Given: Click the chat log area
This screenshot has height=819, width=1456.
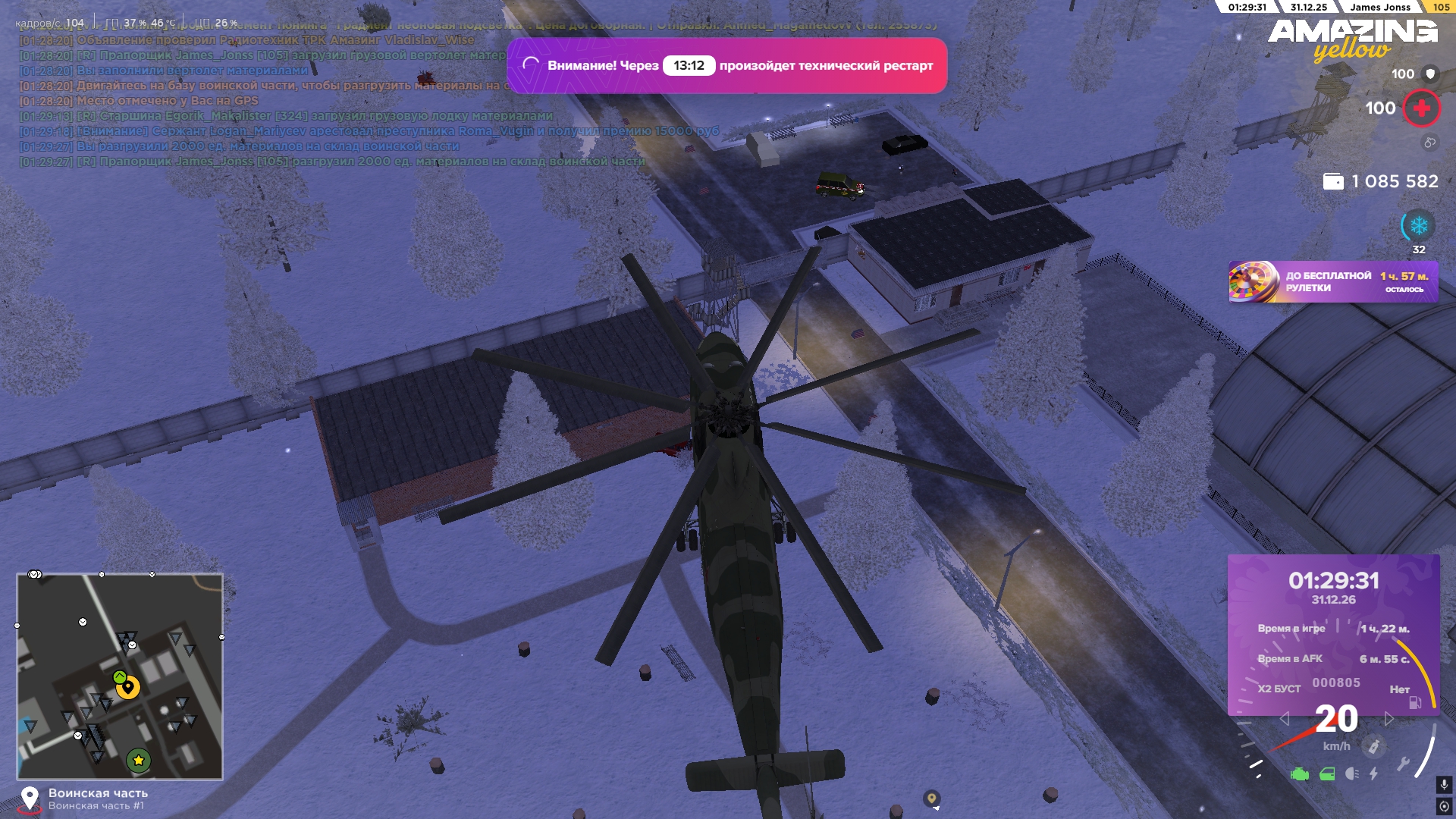Looking at the screenshot, I should 303,100.
